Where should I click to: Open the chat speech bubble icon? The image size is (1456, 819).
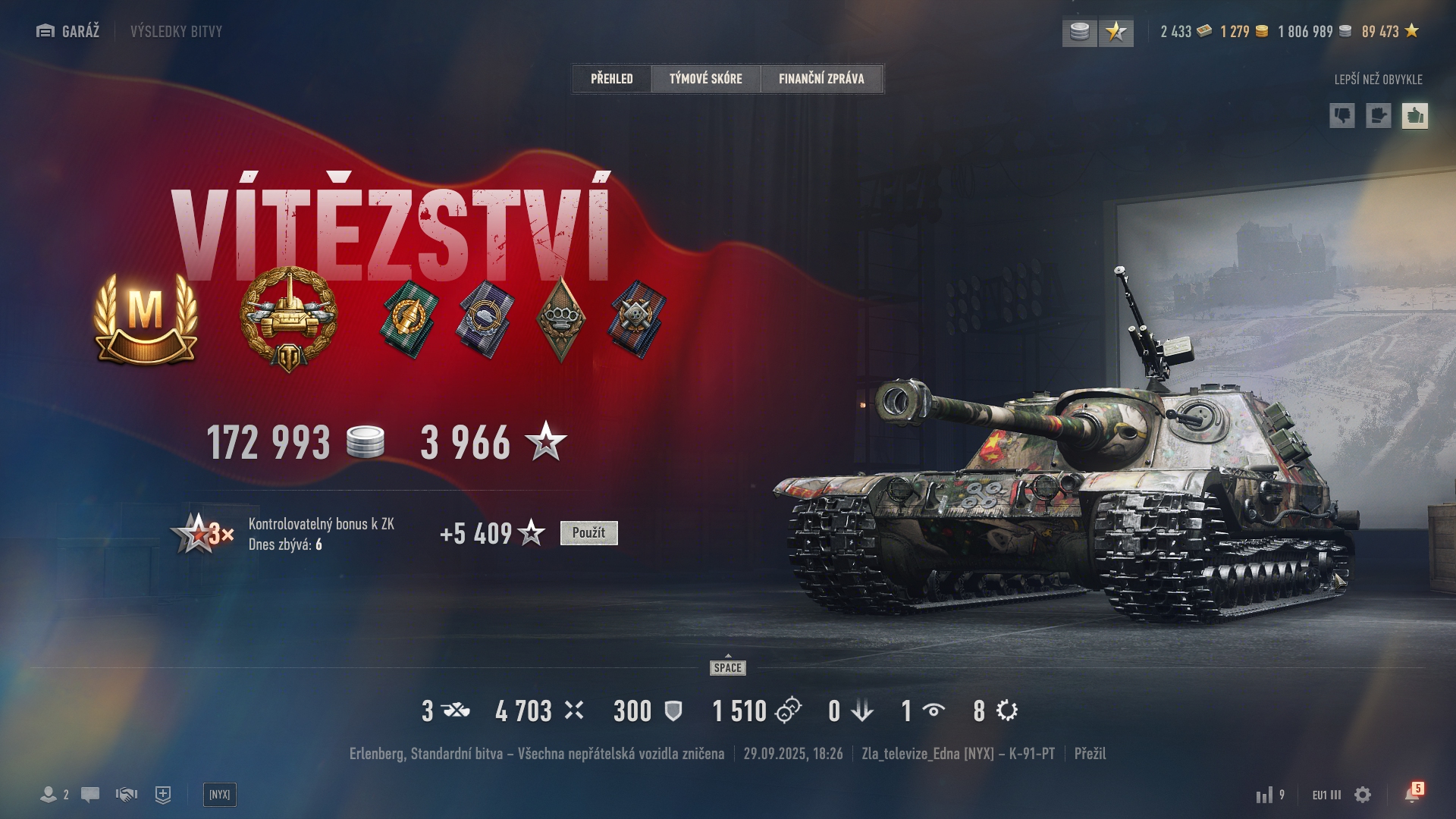click(90, 795)
